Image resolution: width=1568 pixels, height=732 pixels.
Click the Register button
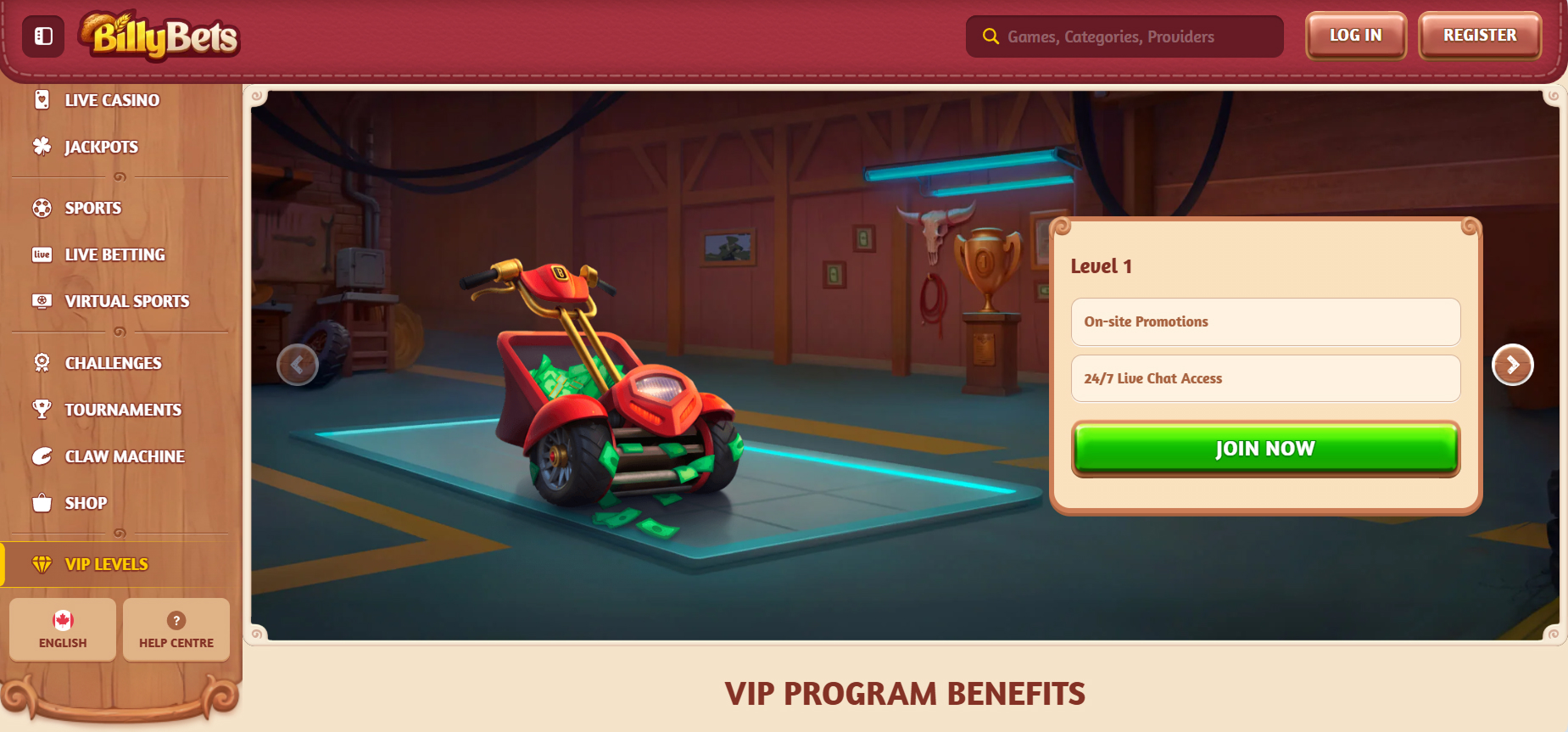pyautogui.click(x=1480, y=36)
